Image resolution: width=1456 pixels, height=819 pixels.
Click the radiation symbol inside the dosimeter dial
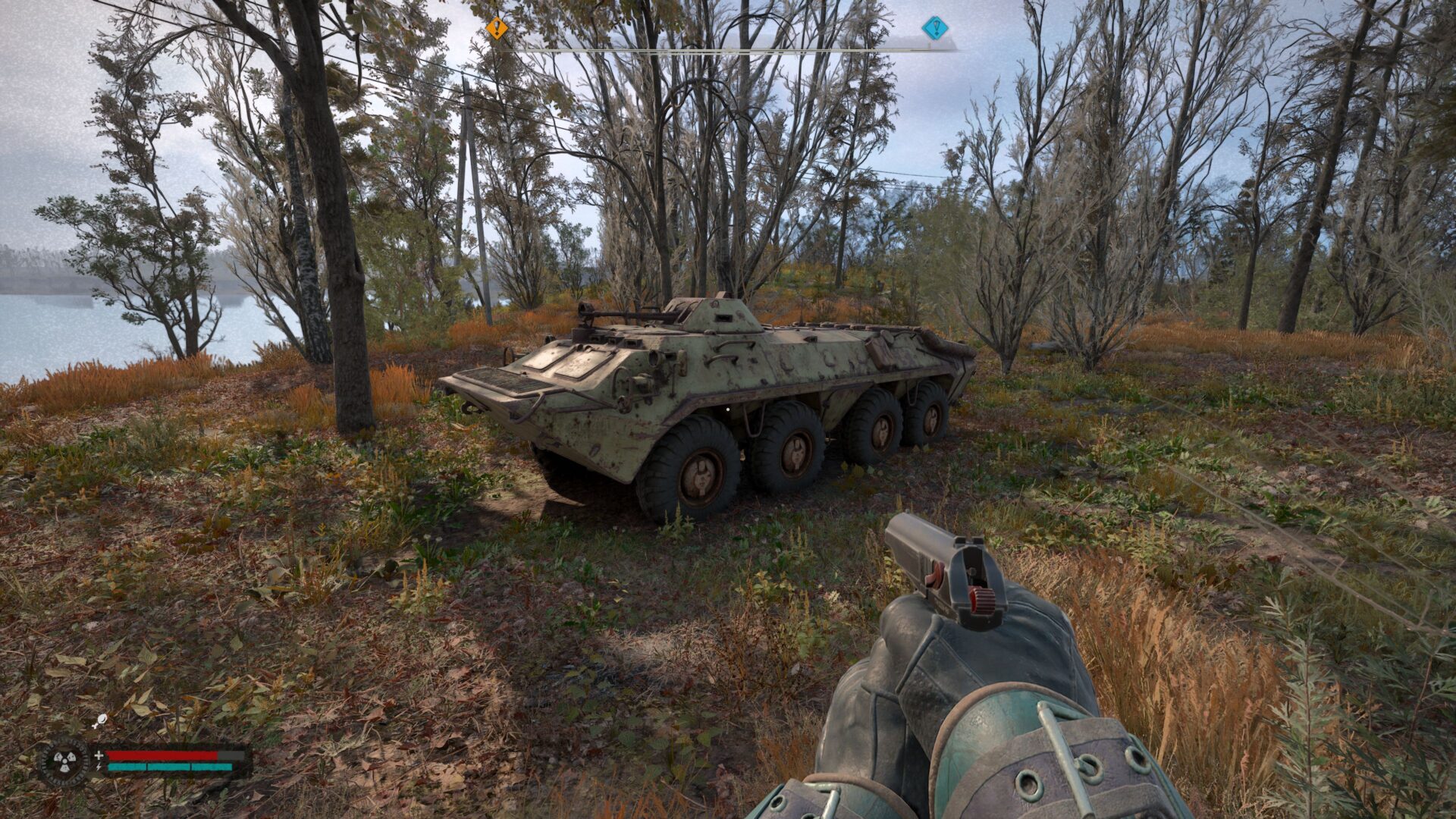click(x=66, y=761)
